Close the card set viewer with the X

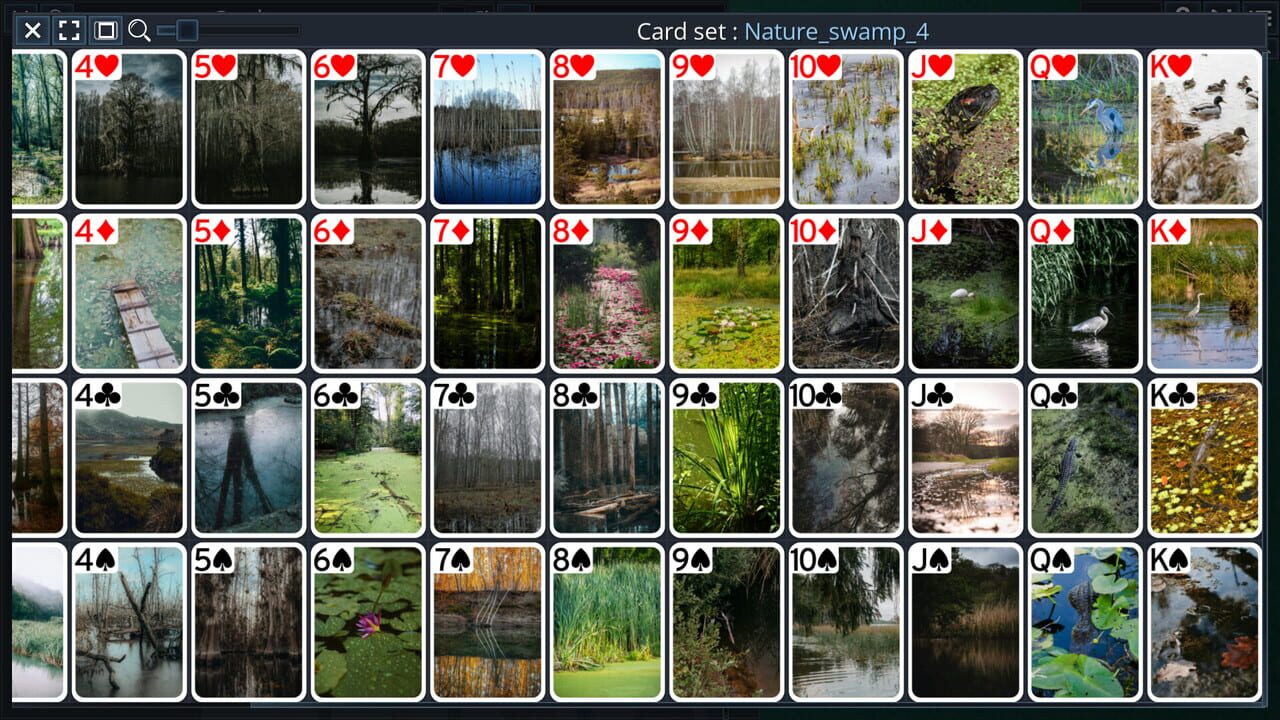pos(32,30)
